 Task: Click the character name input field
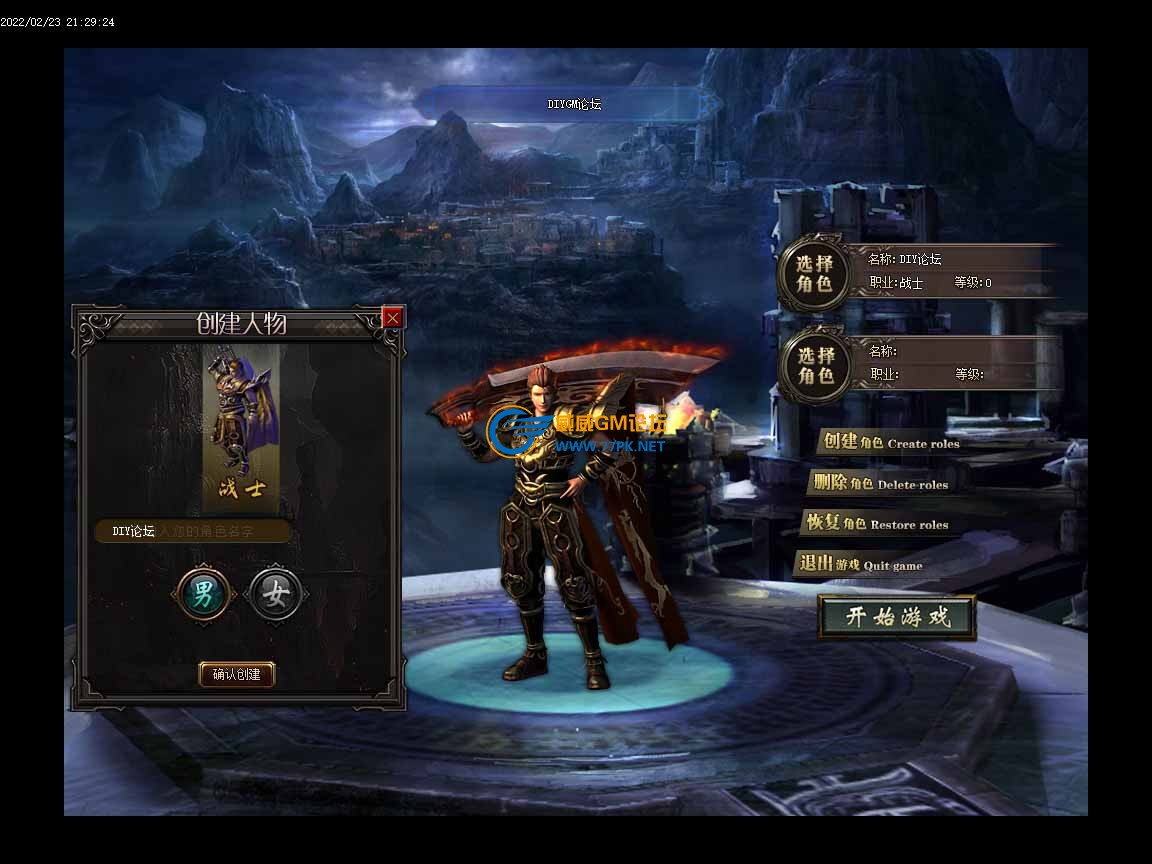(x=194, y=532)
